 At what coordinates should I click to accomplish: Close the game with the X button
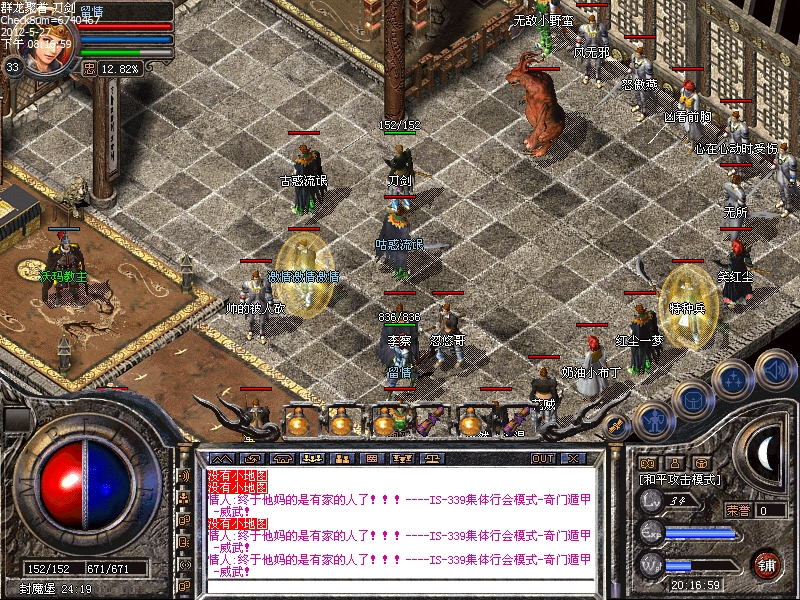(573, 458)
